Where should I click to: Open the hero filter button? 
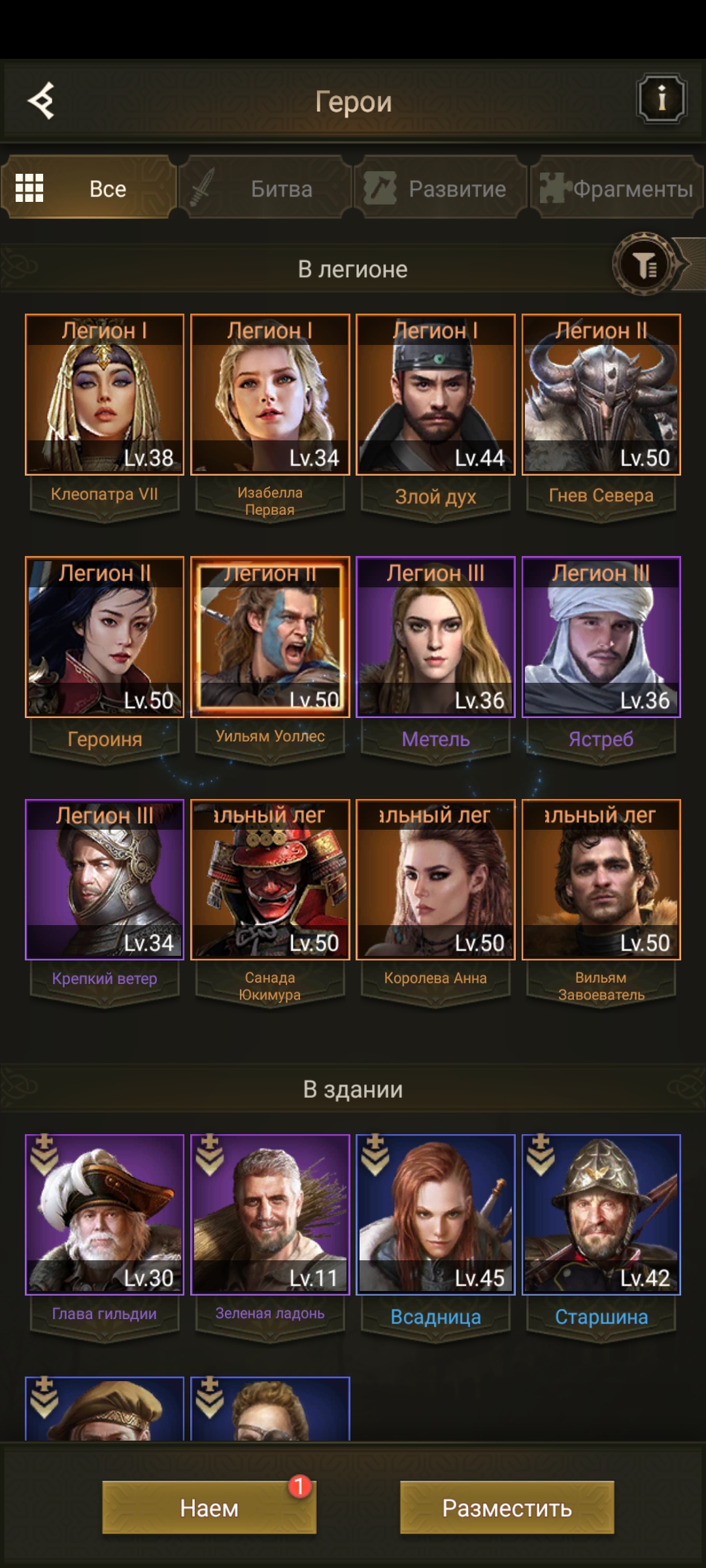(x=645, y=265)
